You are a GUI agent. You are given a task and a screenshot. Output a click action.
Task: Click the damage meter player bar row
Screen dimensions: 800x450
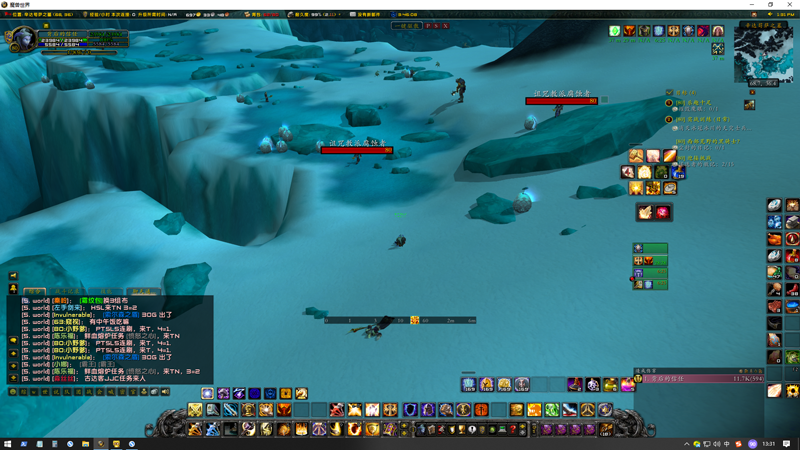coord(698,379)
